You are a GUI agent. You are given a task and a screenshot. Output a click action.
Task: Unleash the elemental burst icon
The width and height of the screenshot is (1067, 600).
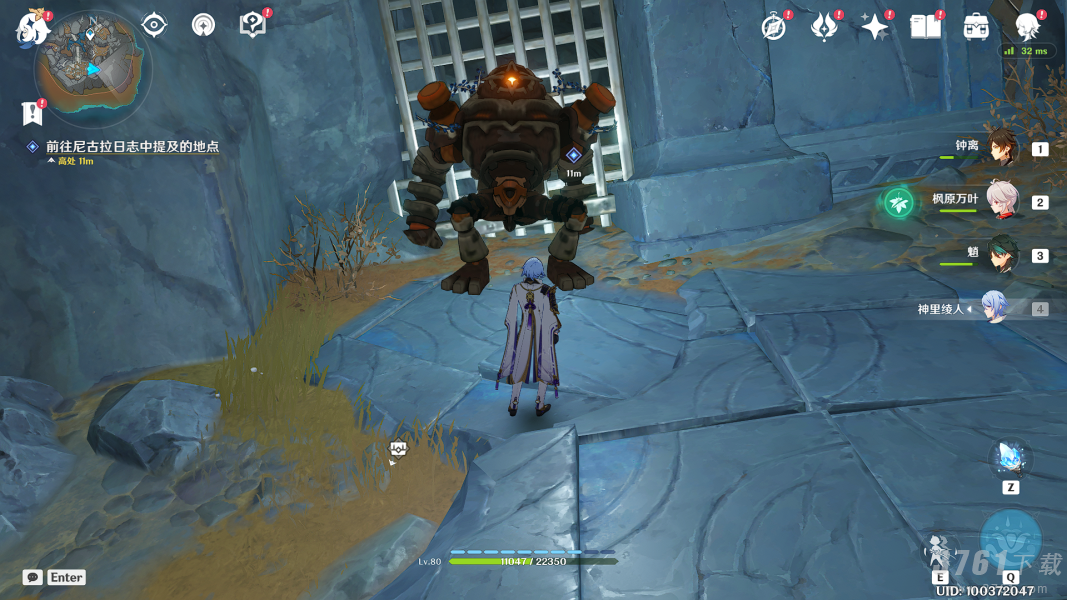[1010, 541]
